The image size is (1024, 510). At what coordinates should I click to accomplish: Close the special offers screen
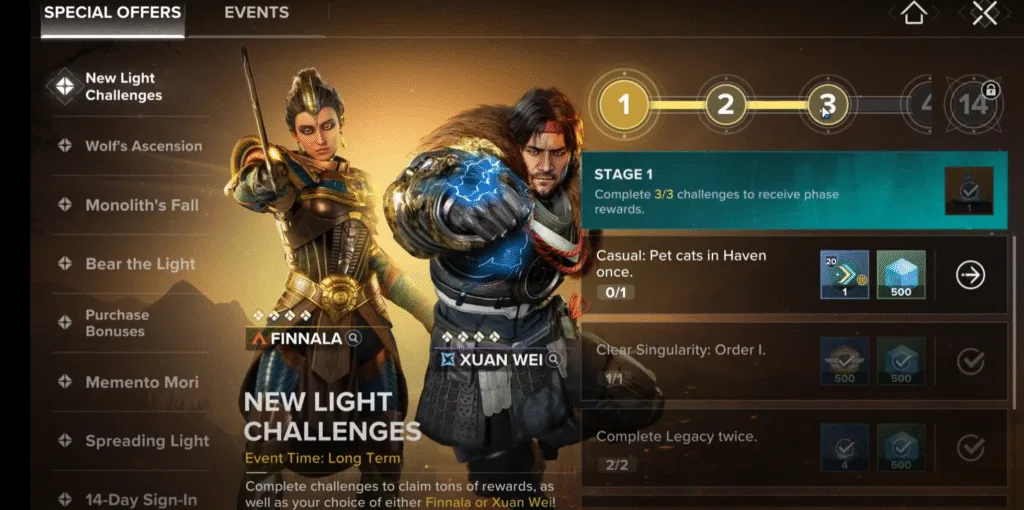(984, 14)
